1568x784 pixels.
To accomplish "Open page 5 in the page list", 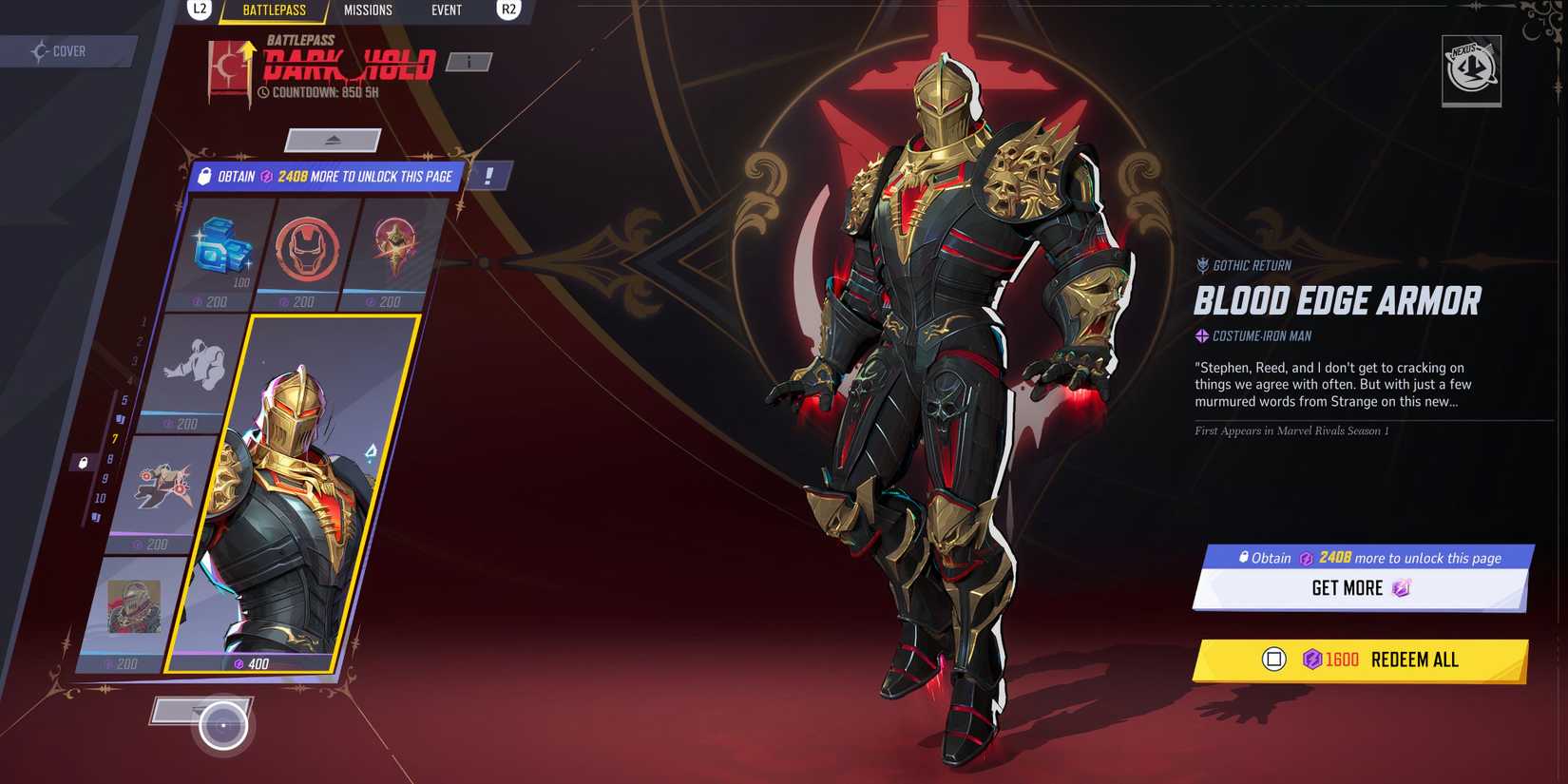I will tap(123, 400).
